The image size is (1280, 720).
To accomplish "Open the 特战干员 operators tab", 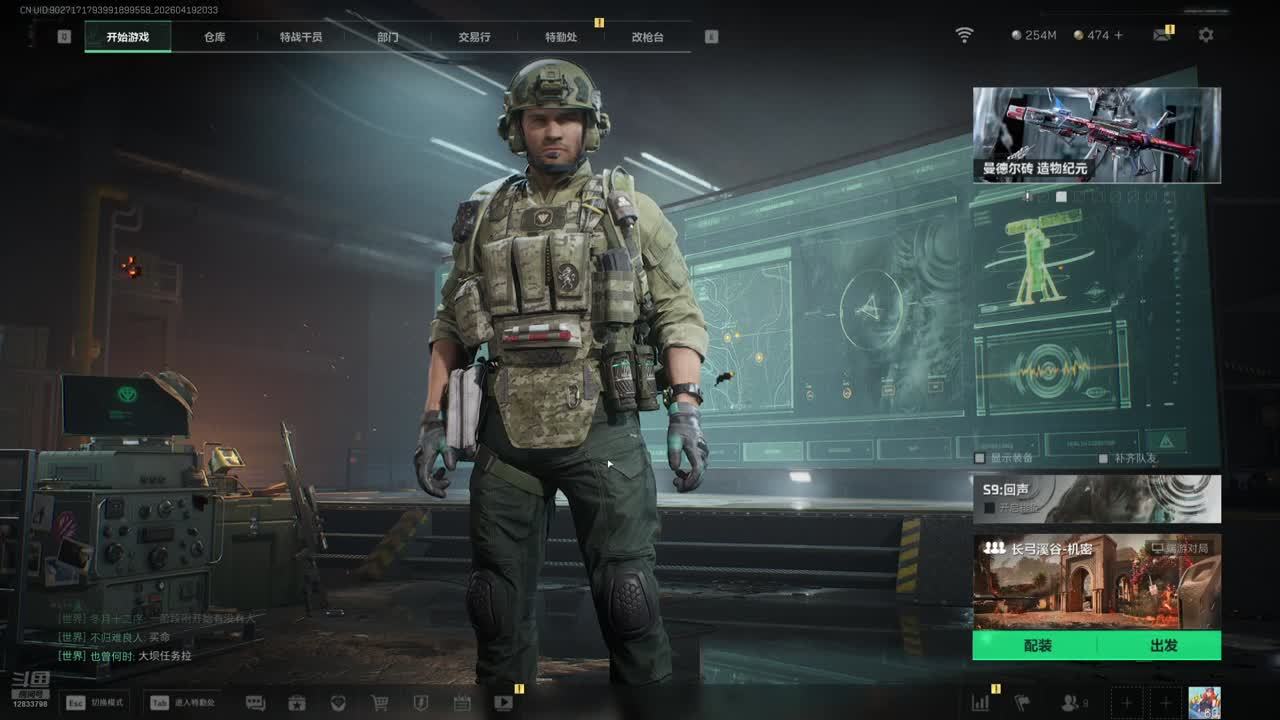I will [x=301, y=37].
